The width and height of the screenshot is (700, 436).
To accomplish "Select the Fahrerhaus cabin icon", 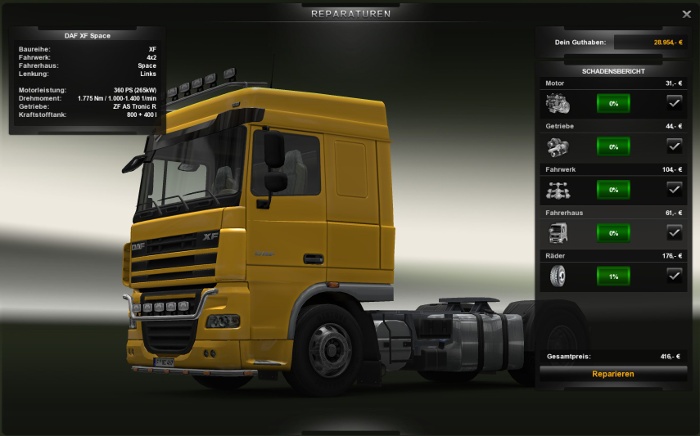I will [558, 233].
